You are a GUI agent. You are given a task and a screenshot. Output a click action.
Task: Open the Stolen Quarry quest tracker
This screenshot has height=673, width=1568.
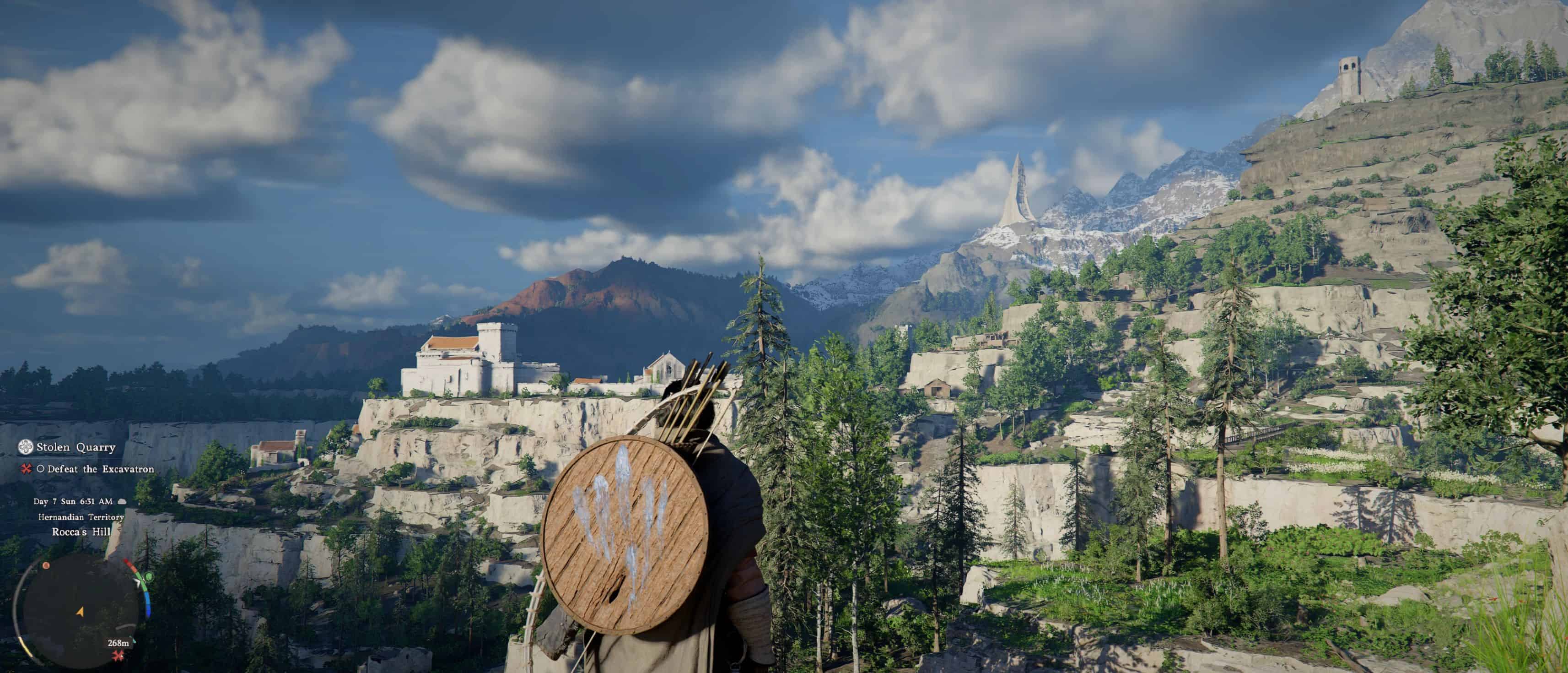point(75,448)
